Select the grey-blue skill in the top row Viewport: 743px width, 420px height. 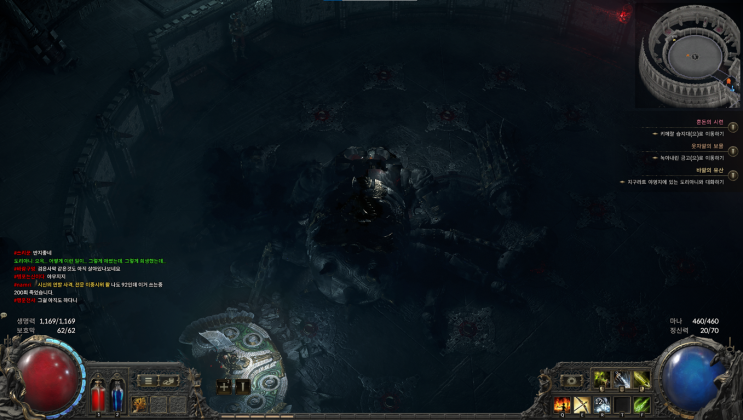pos(622,379)
